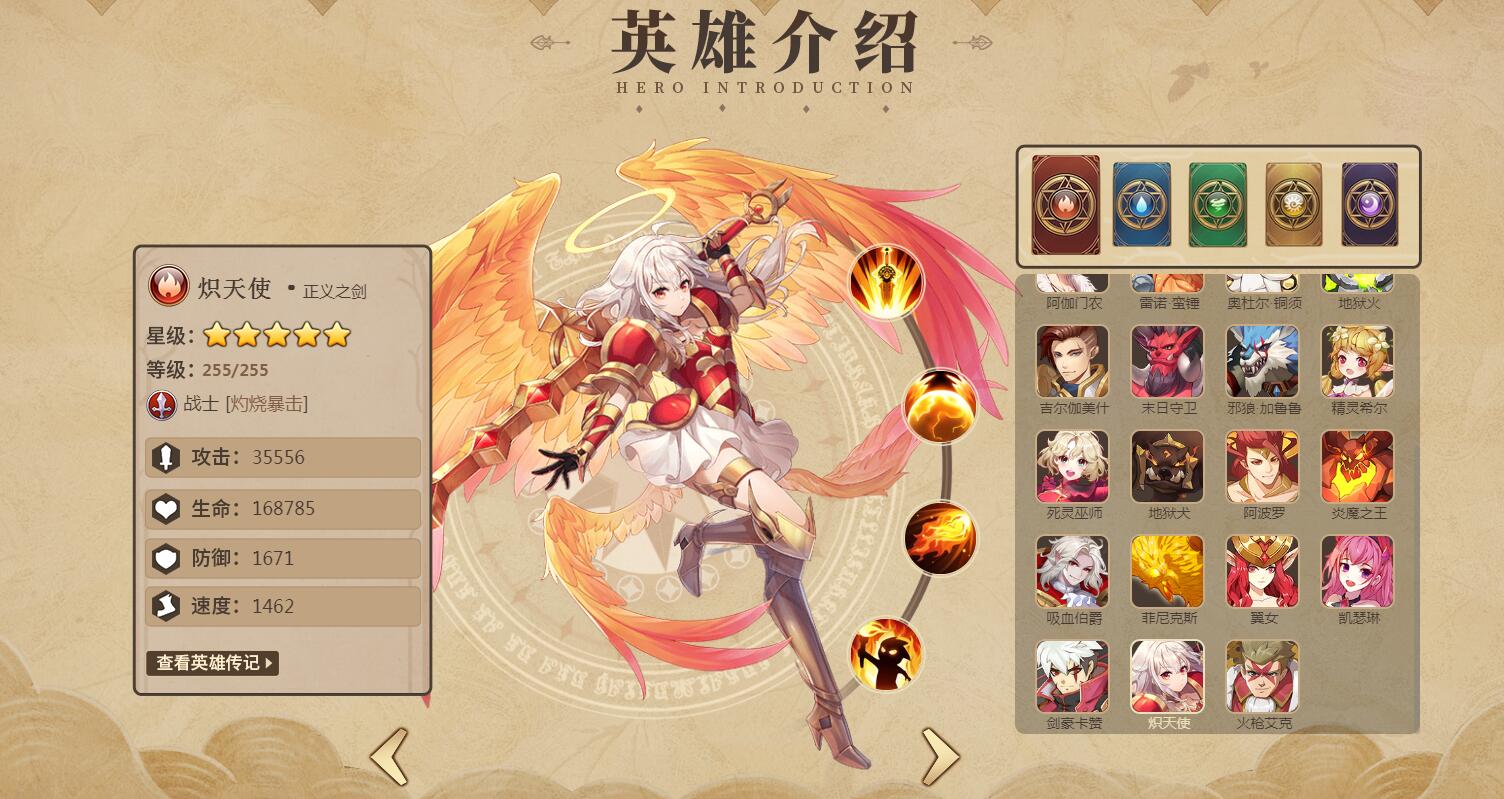Switch to the water element tab
Viewport: 1504px width, 799px height.
[x=1141, y=206]
